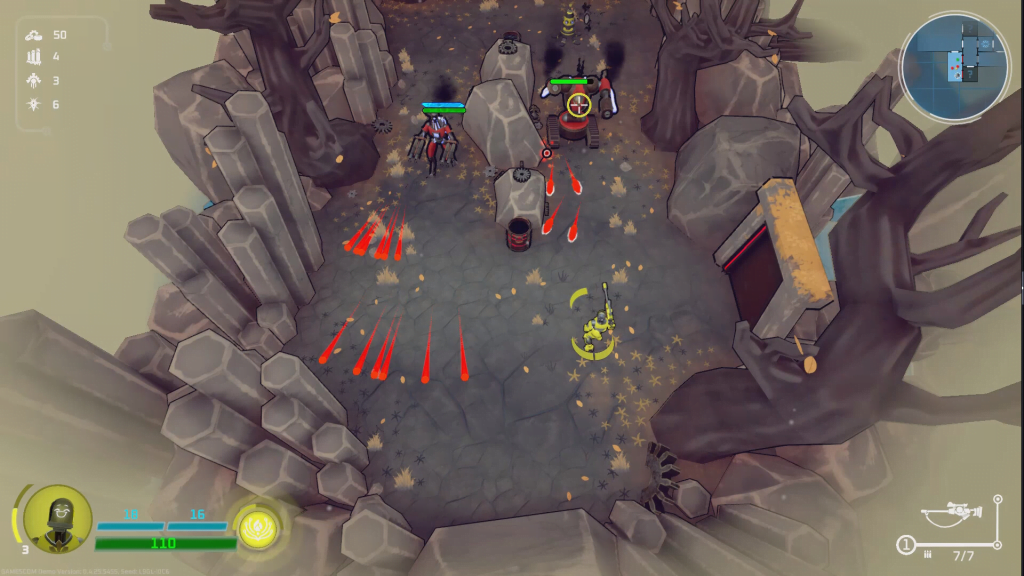Click the scrap gears resource icon
This screenshot has width=1024, height=576.
coord(33,35)
